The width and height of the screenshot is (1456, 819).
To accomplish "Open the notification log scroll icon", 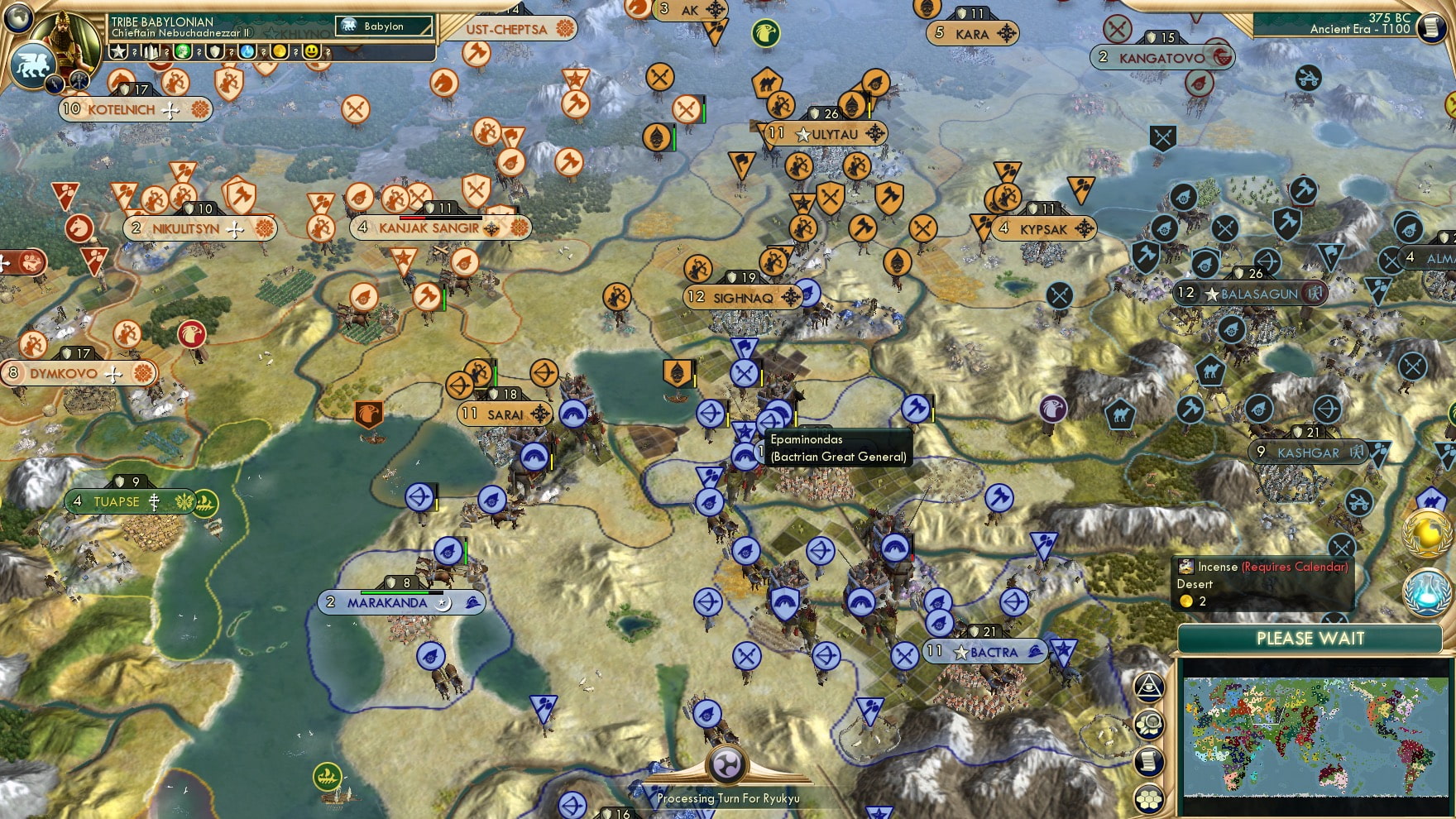I will [1148, 759].
